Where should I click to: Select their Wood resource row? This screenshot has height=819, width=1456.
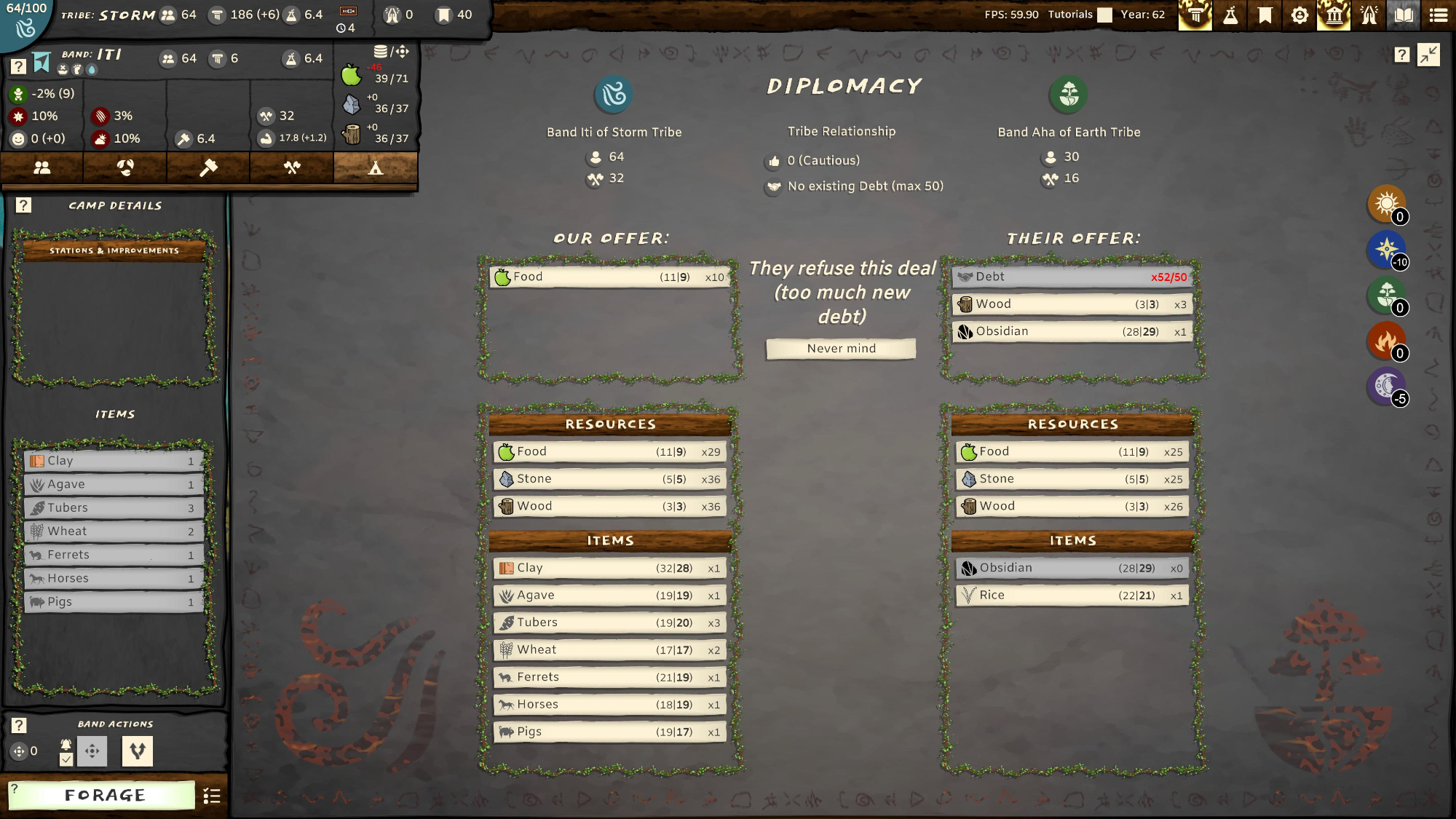pos(1072,507)
